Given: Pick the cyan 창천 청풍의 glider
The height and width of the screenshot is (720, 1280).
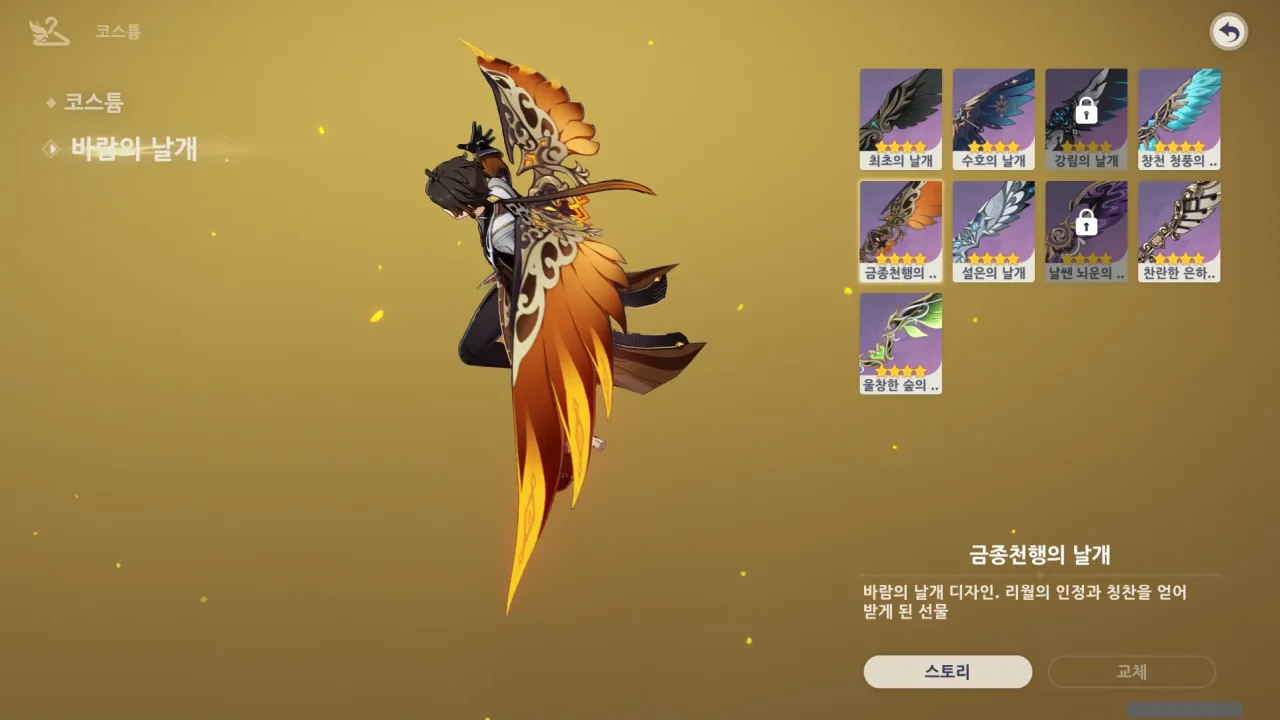Looking at the screenshot, I should click(1179, 118).
